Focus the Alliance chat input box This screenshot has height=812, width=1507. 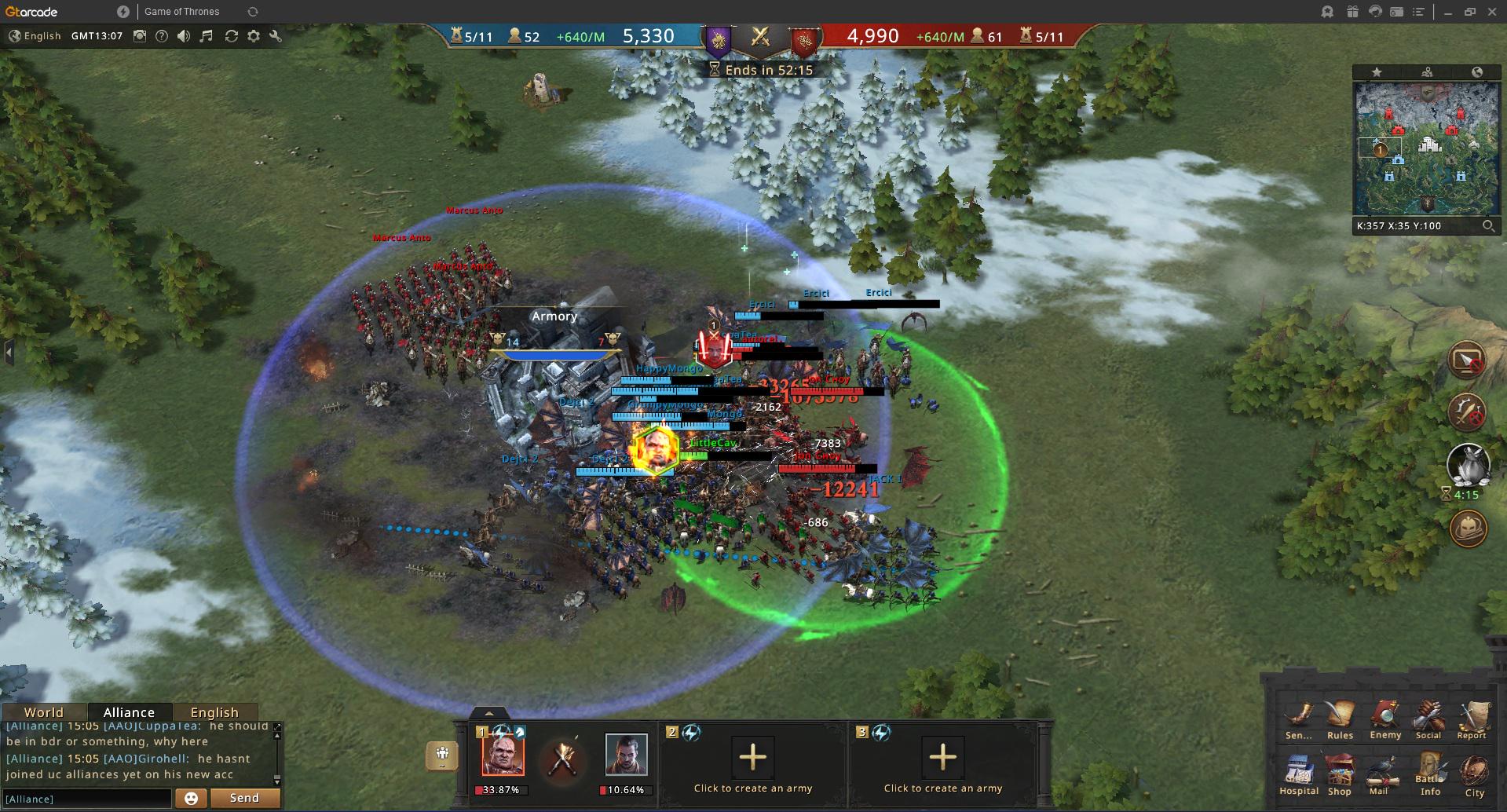(86, 799)
